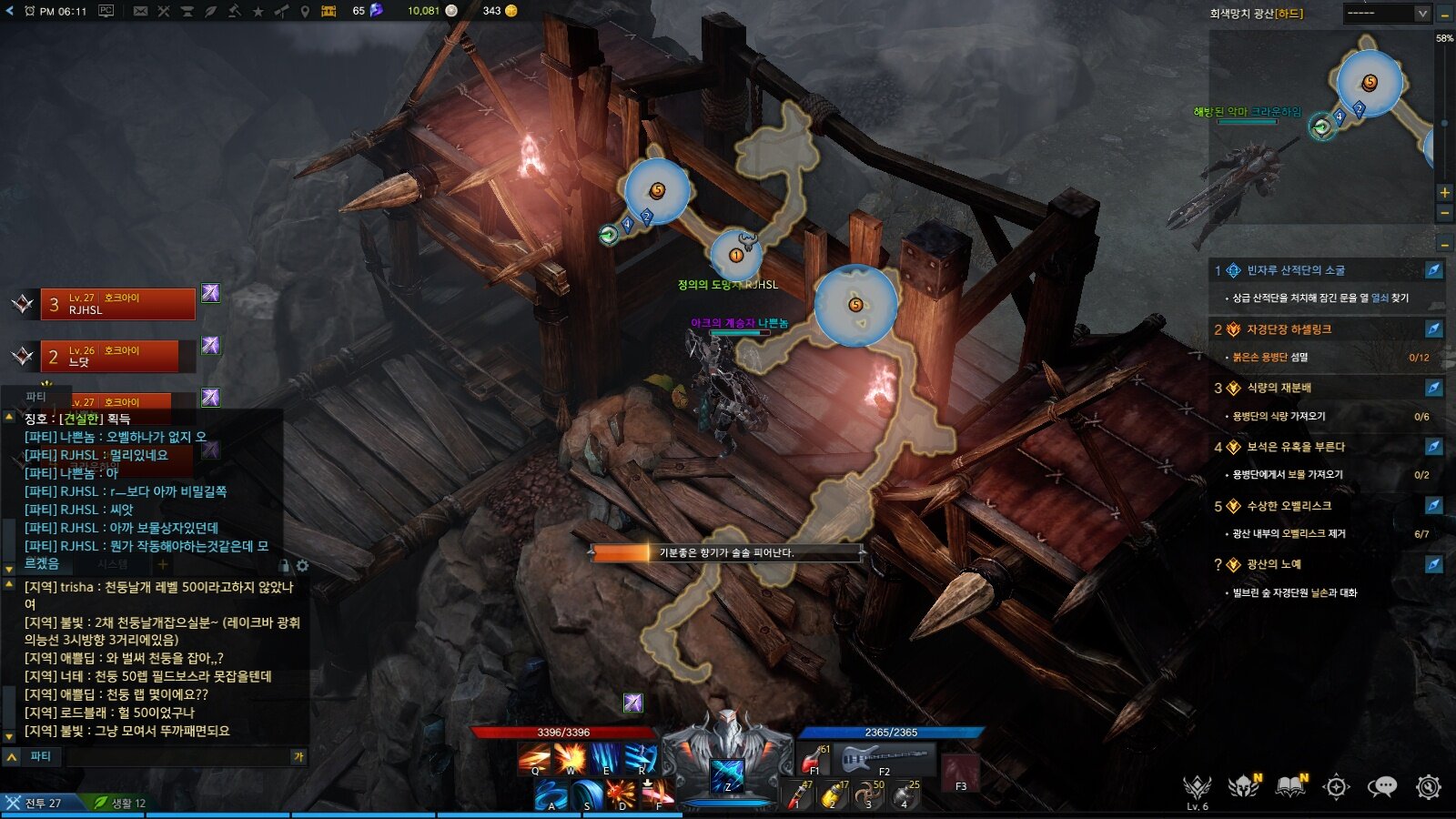Screen dimensions: 1456x819
Task: Use the F1 red health potion
Action: (814, 757)
